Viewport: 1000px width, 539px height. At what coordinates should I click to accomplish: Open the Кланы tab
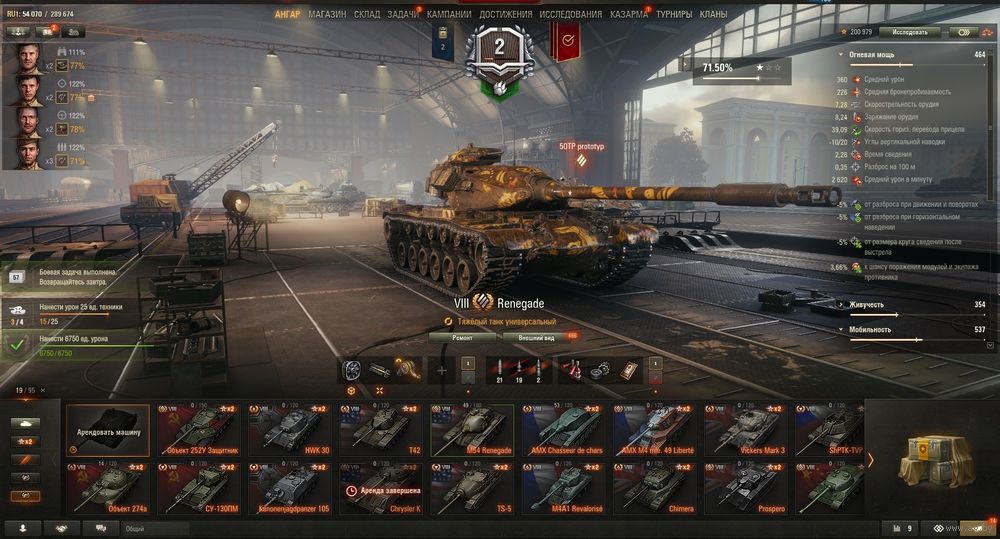tap(714, 15)
